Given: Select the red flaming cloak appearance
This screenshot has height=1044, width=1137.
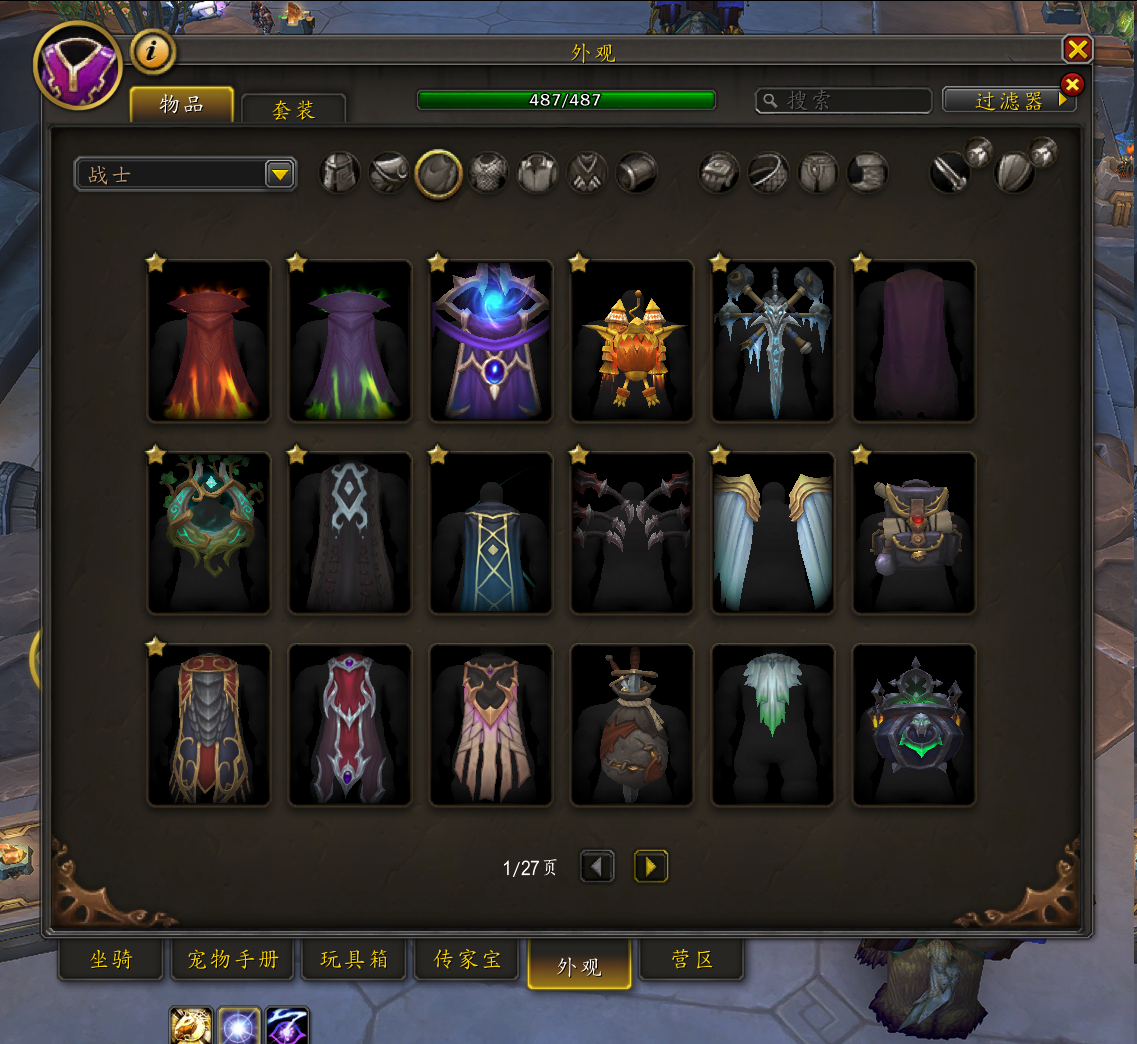Looking at the screenshot, I should click(x=209, y=341).
